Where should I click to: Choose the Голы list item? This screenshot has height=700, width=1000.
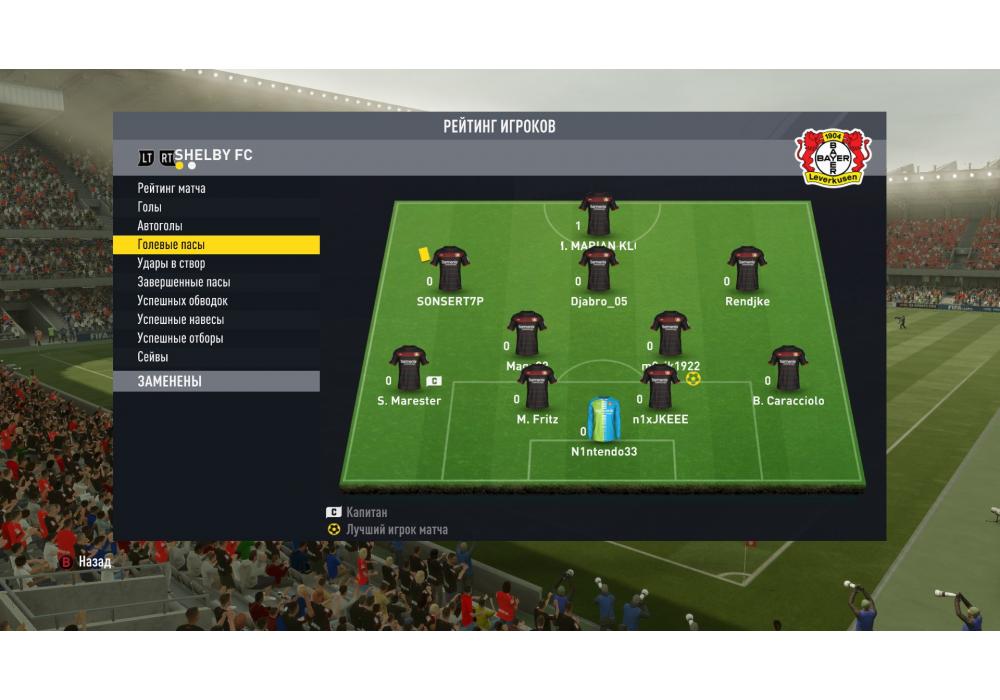click(150, 207)
